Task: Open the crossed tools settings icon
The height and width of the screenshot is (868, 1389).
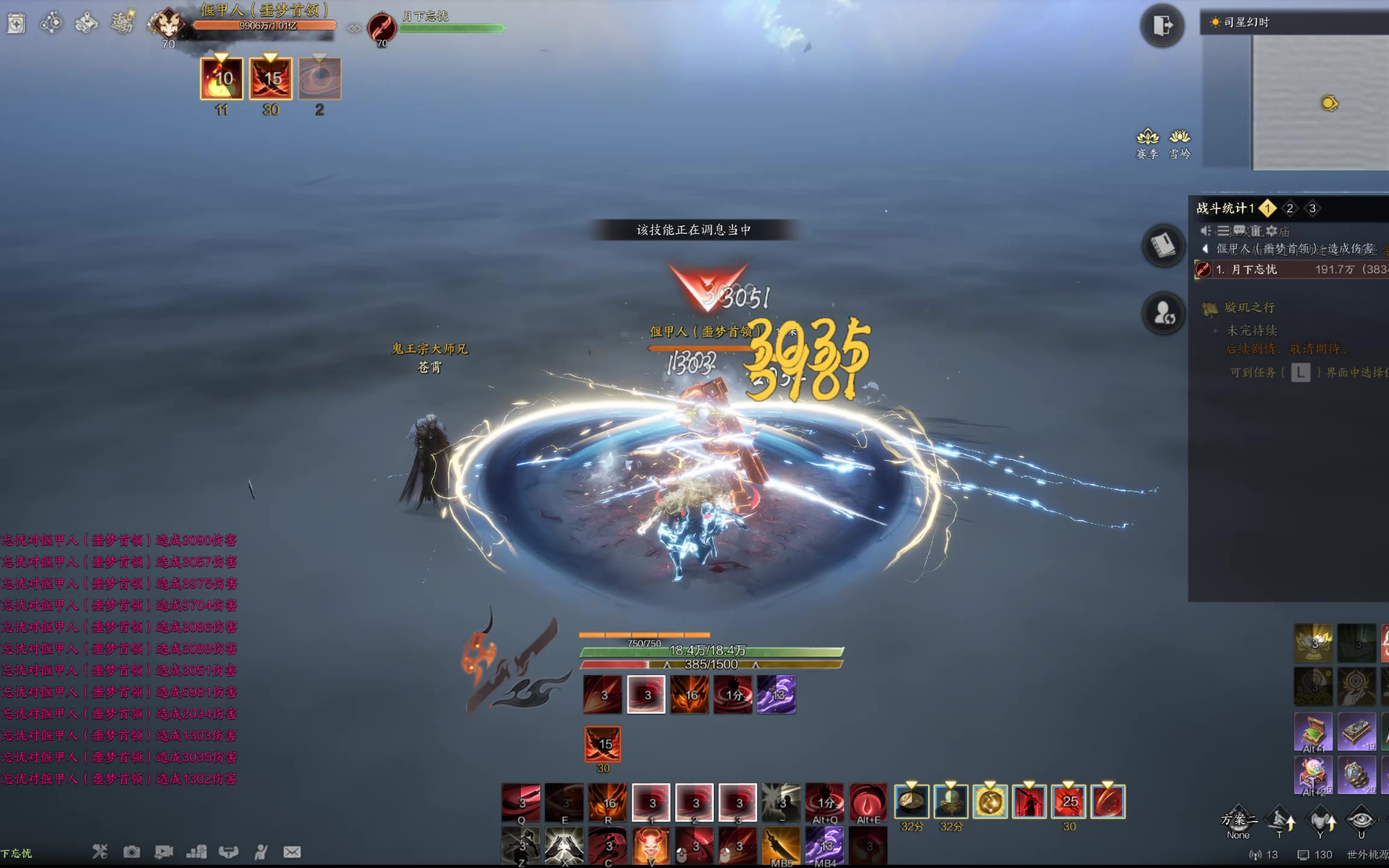Action: (100, 852)
